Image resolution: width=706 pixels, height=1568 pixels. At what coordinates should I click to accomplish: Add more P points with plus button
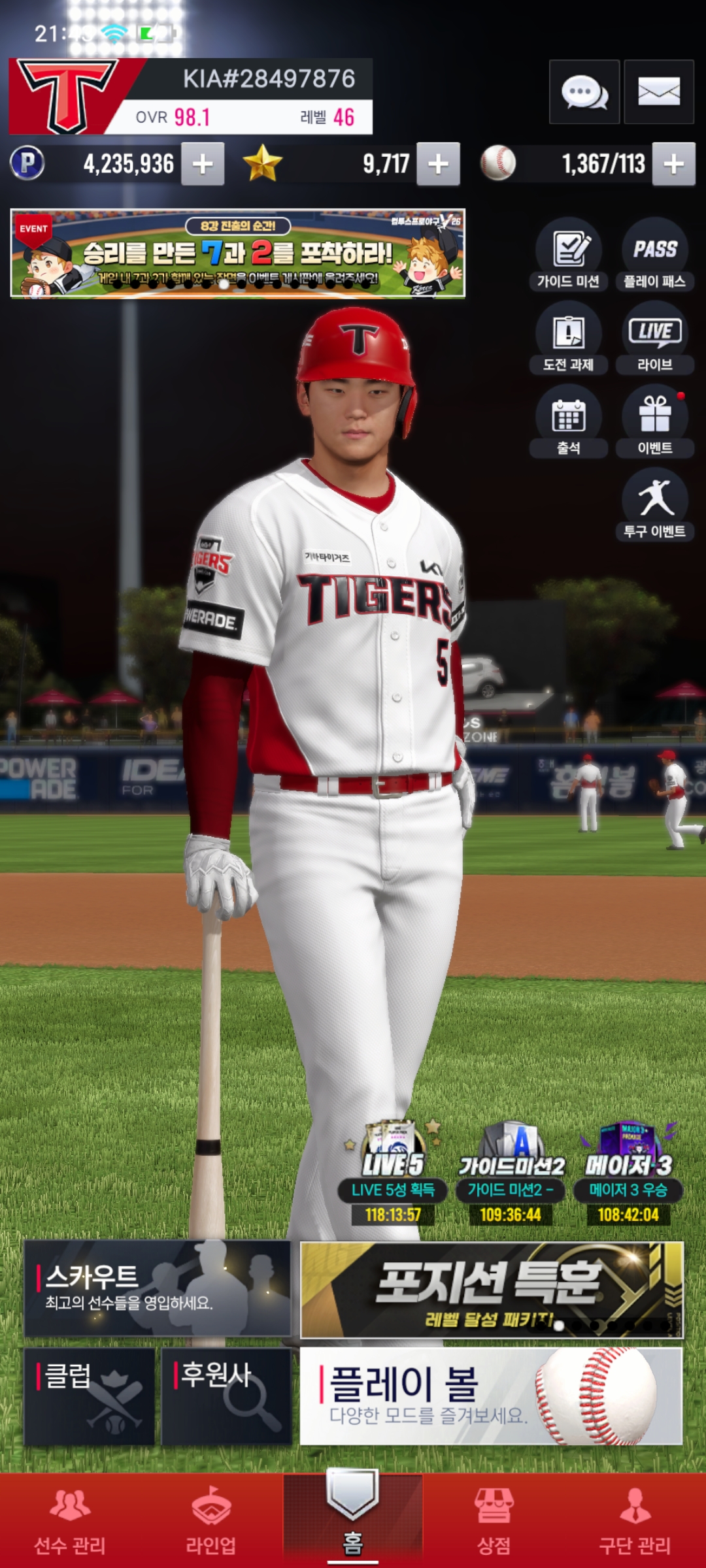(x=203, y=164)
